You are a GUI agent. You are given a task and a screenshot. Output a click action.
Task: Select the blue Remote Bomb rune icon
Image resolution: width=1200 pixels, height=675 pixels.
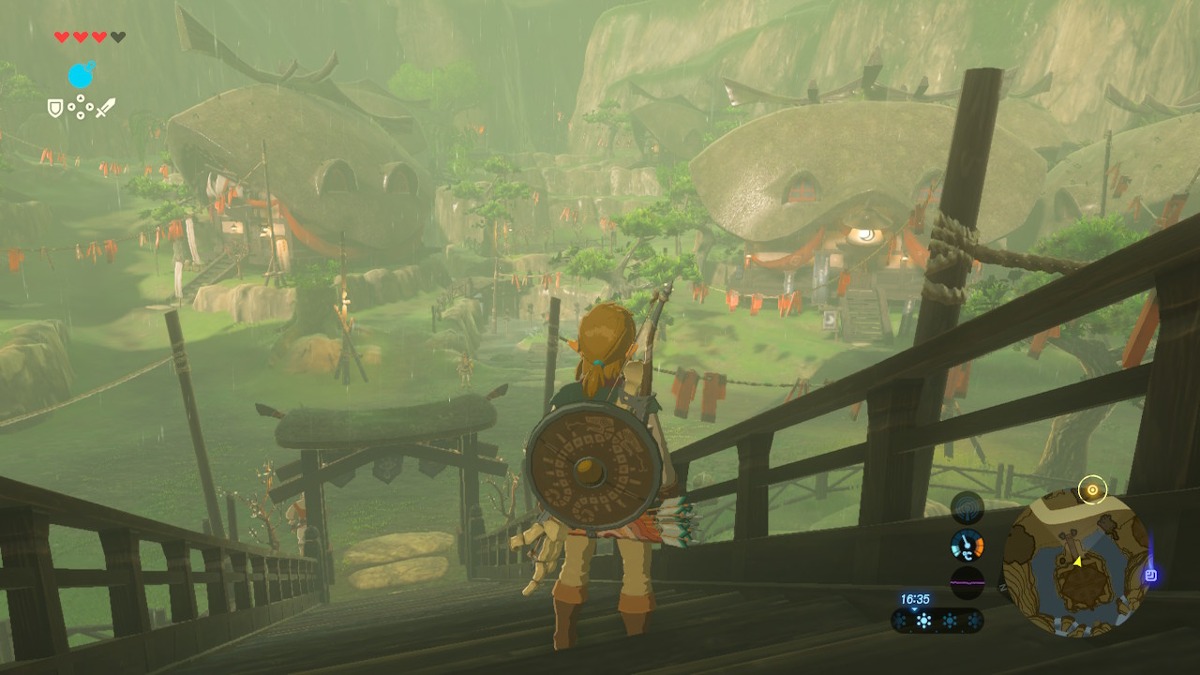click(81, 75)
